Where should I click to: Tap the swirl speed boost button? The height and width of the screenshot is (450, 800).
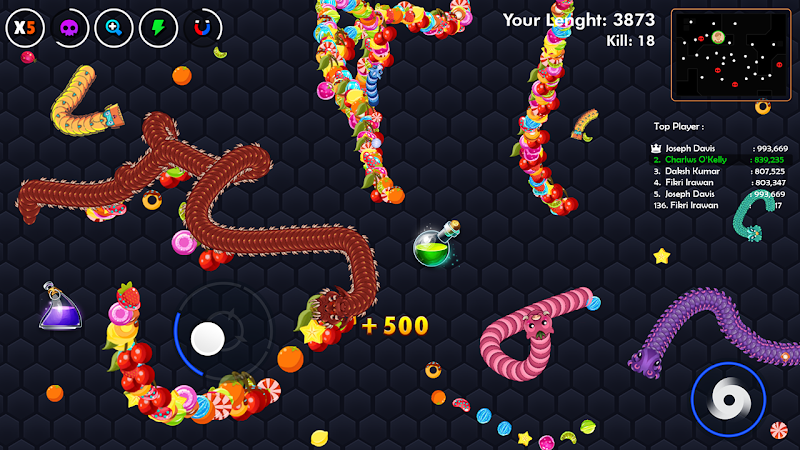[728, 400]
